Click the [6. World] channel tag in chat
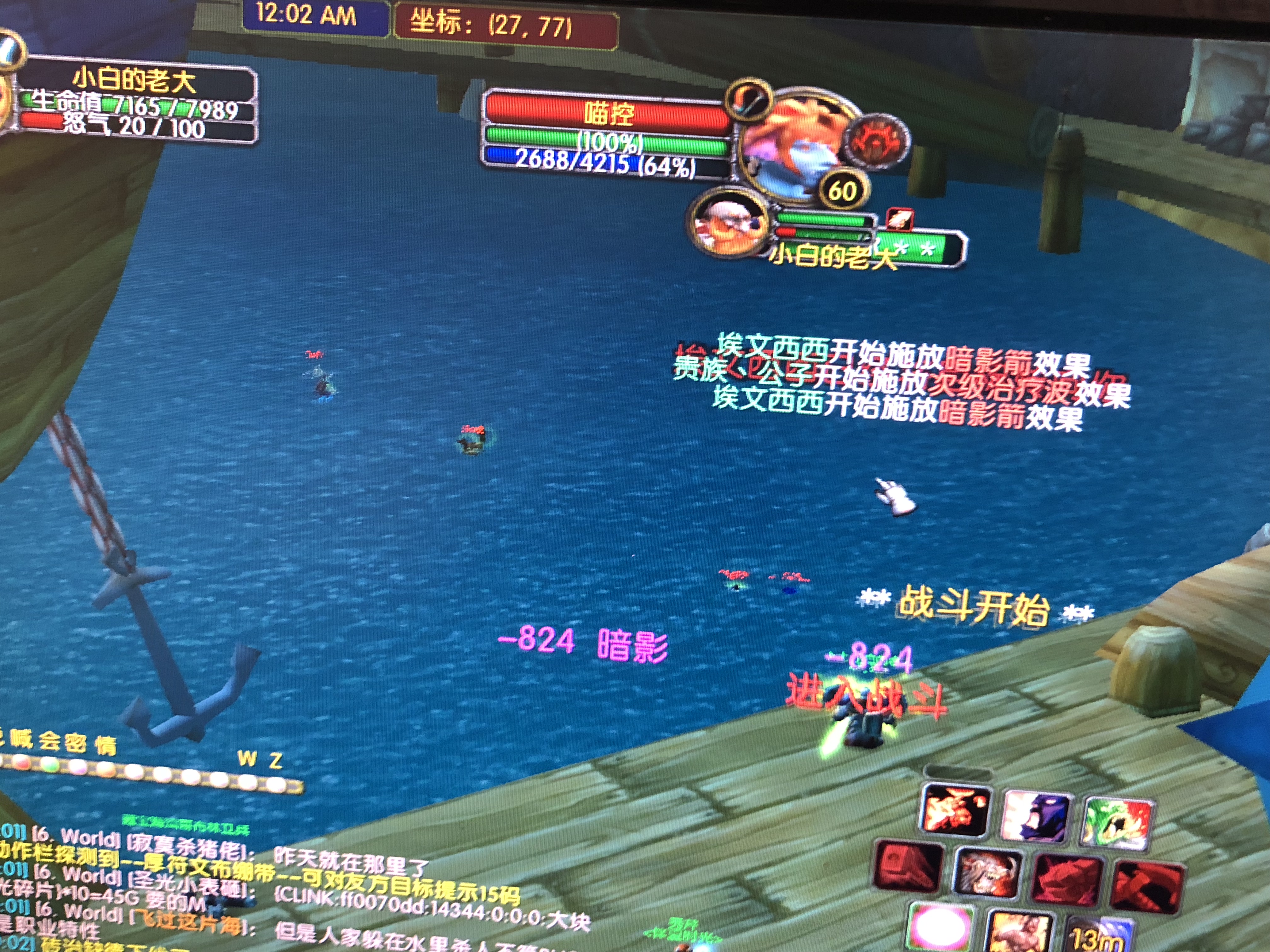1270x952 pixels. coord(77,837)
